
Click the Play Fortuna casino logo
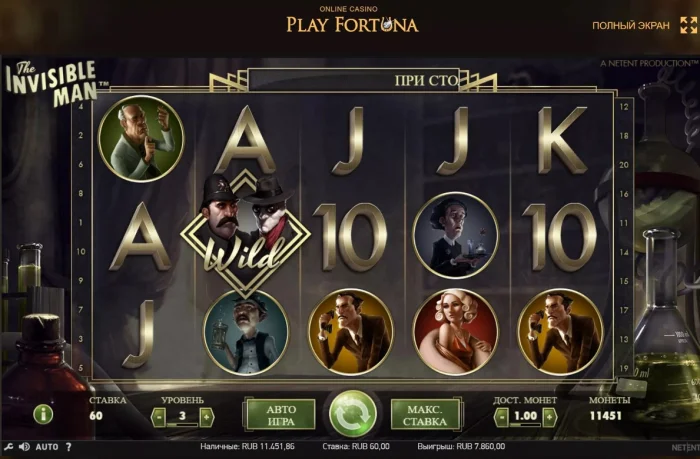pyautogui.click(x=352, y=21)
